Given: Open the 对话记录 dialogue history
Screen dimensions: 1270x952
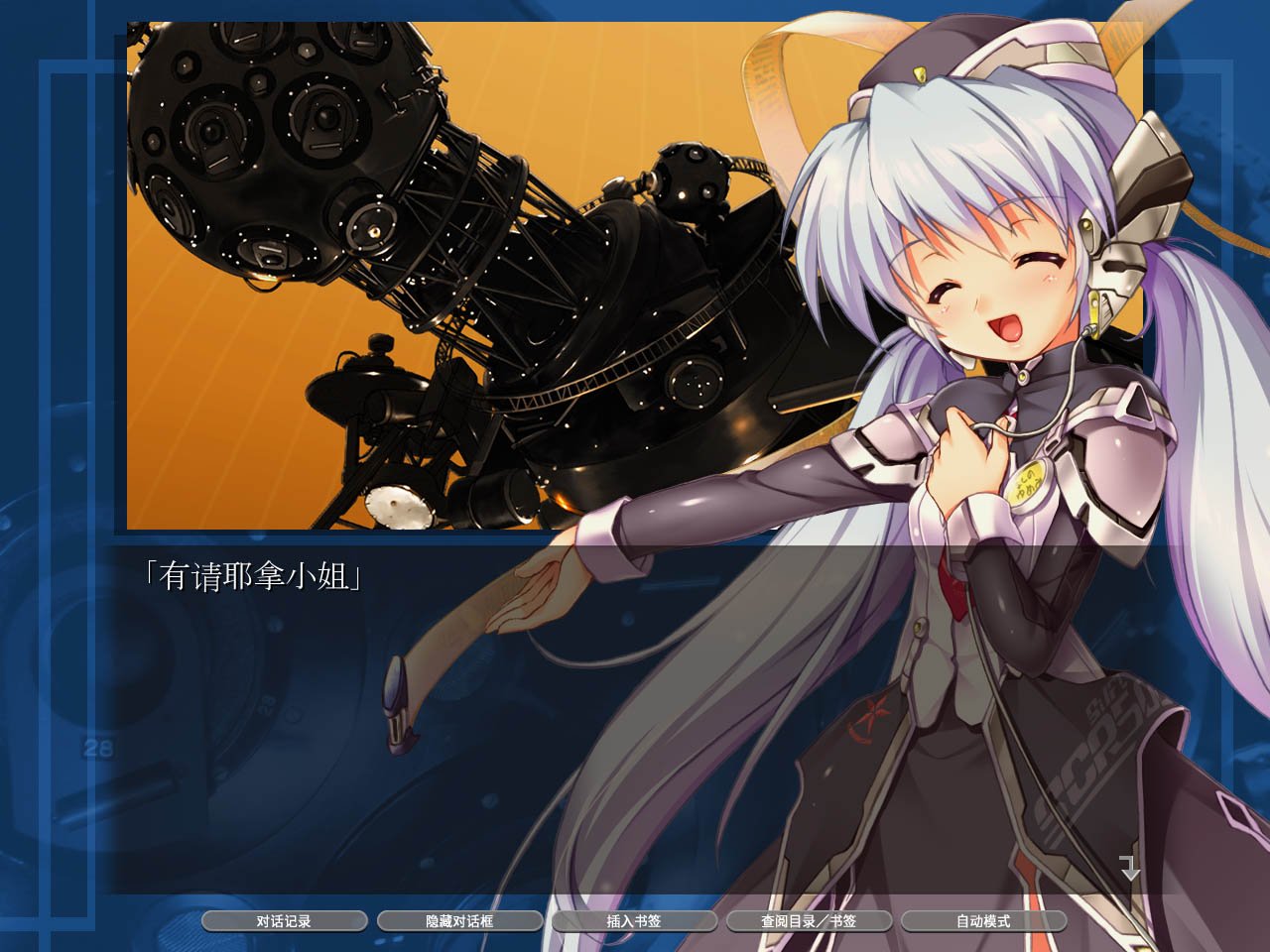Looking at the screenshot, I should (284, 920).
